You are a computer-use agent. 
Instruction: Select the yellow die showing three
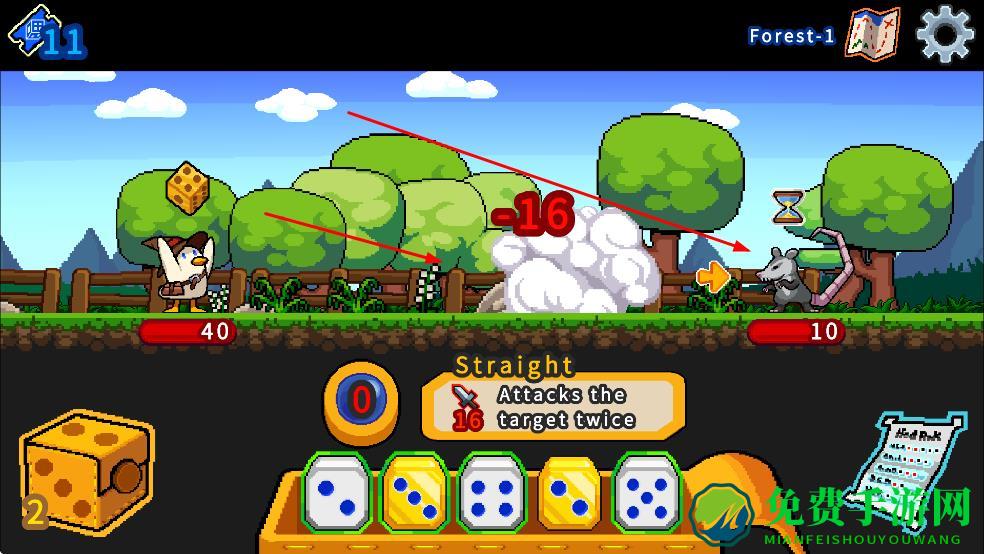pyautogui.click(x=414, y=492)
